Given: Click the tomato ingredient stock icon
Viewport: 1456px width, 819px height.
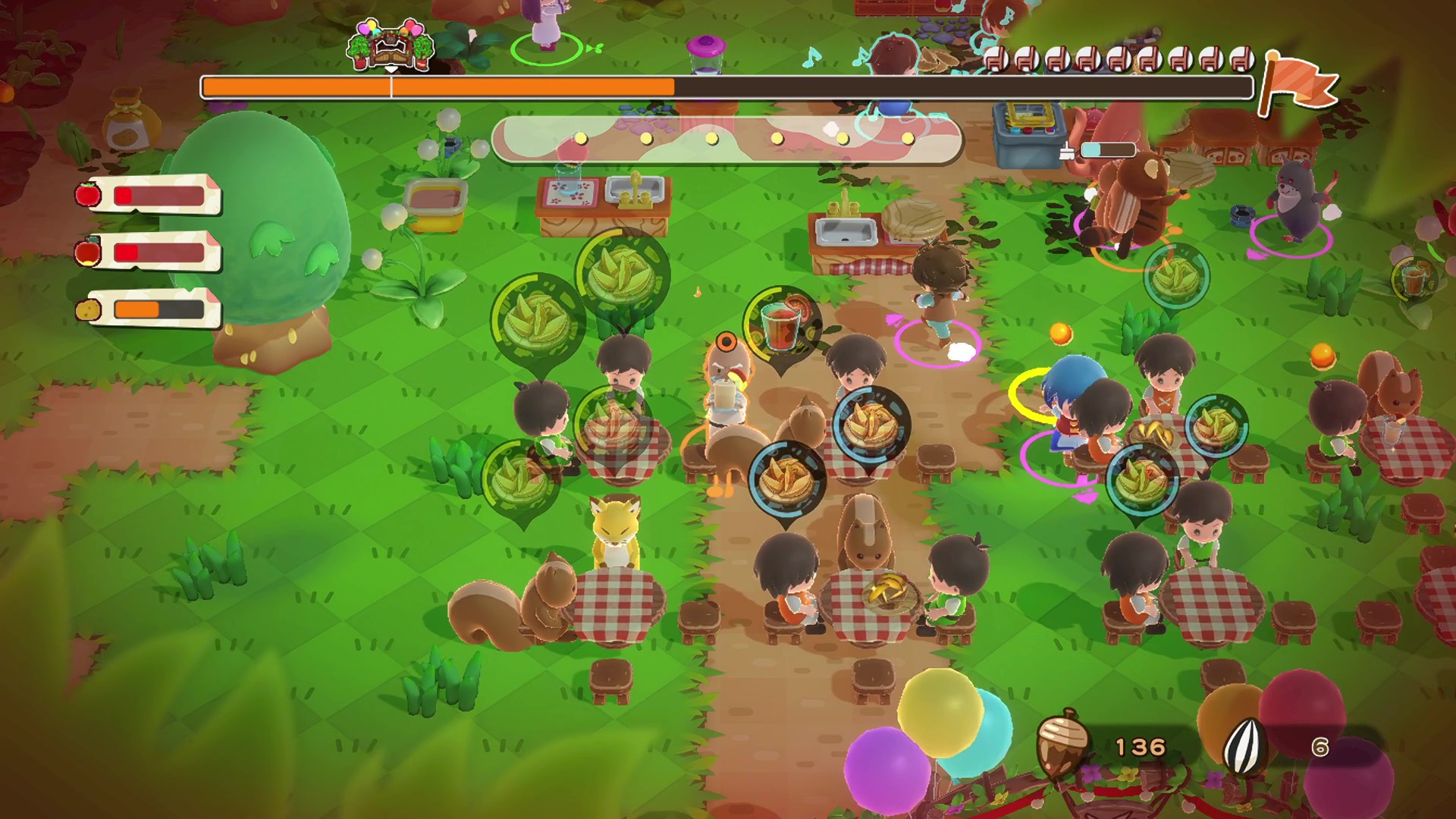Looking at the screenshot, I should click(87, 196).
